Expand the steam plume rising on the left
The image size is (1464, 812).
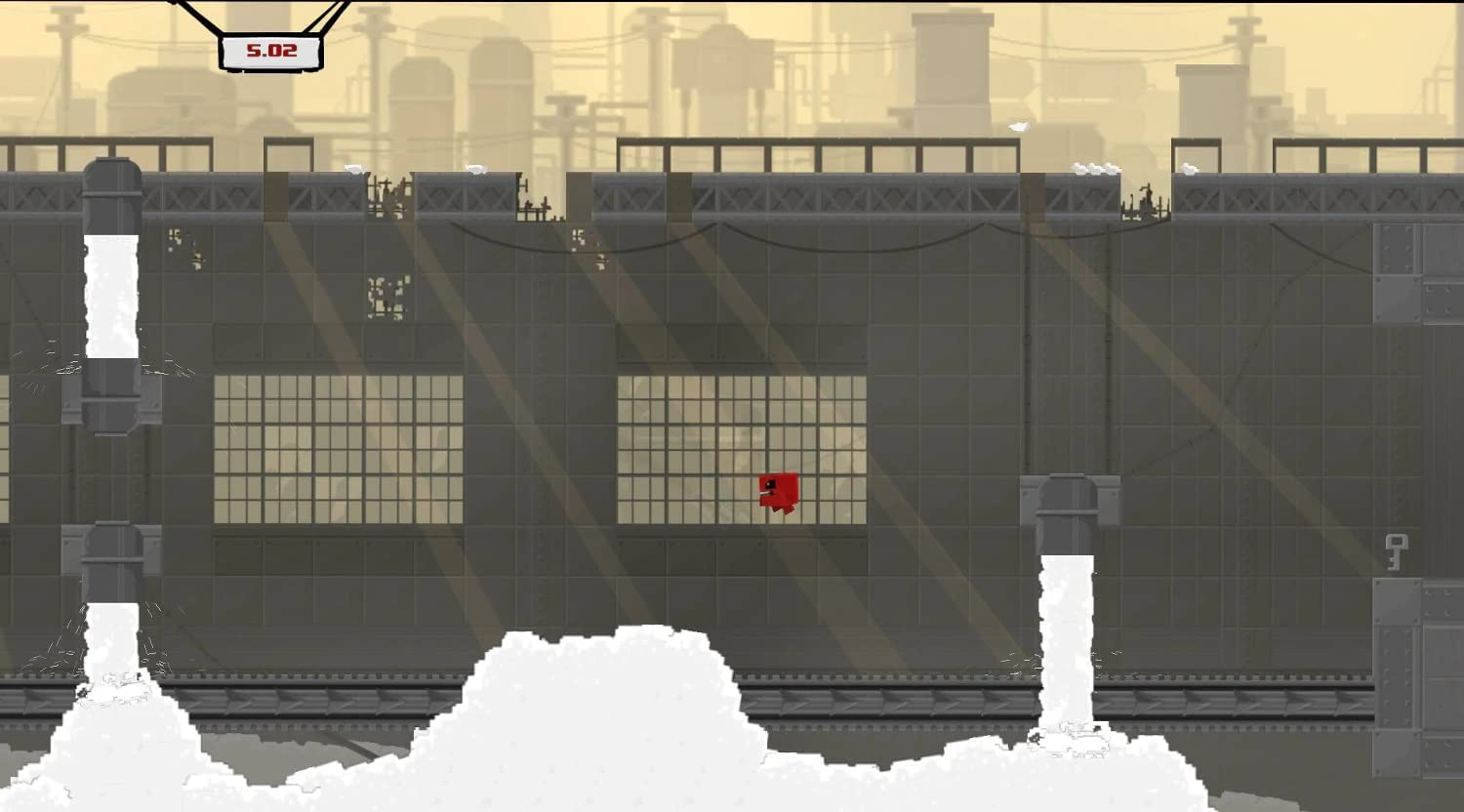[112, 293]
